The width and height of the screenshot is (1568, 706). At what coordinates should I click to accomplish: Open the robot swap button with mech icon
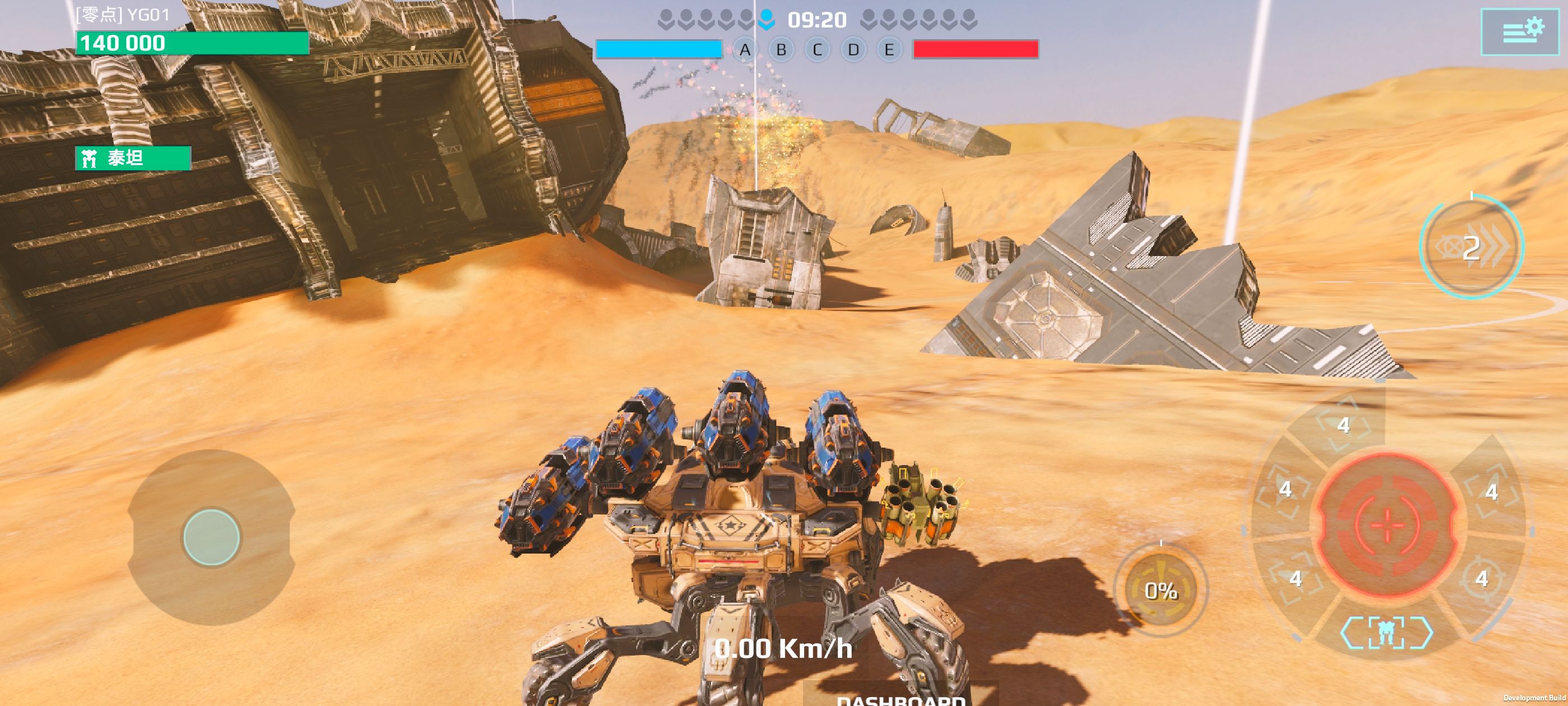(x=1386, y=632)
